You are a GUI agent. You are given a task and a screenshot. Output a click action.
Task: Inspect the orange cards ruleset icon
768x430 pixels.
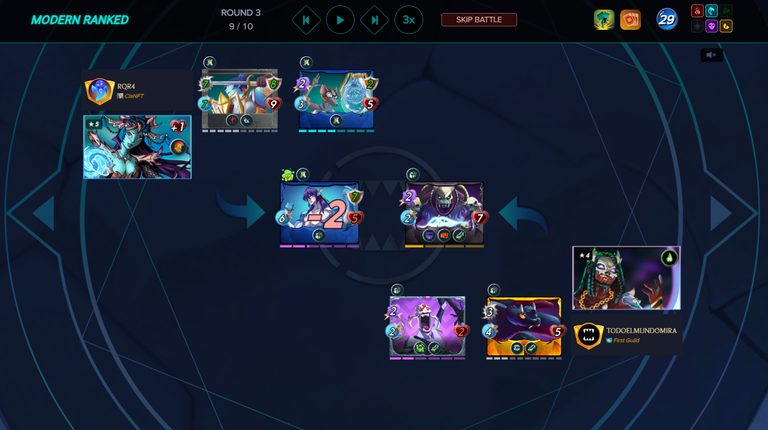(x=630, y=20)
